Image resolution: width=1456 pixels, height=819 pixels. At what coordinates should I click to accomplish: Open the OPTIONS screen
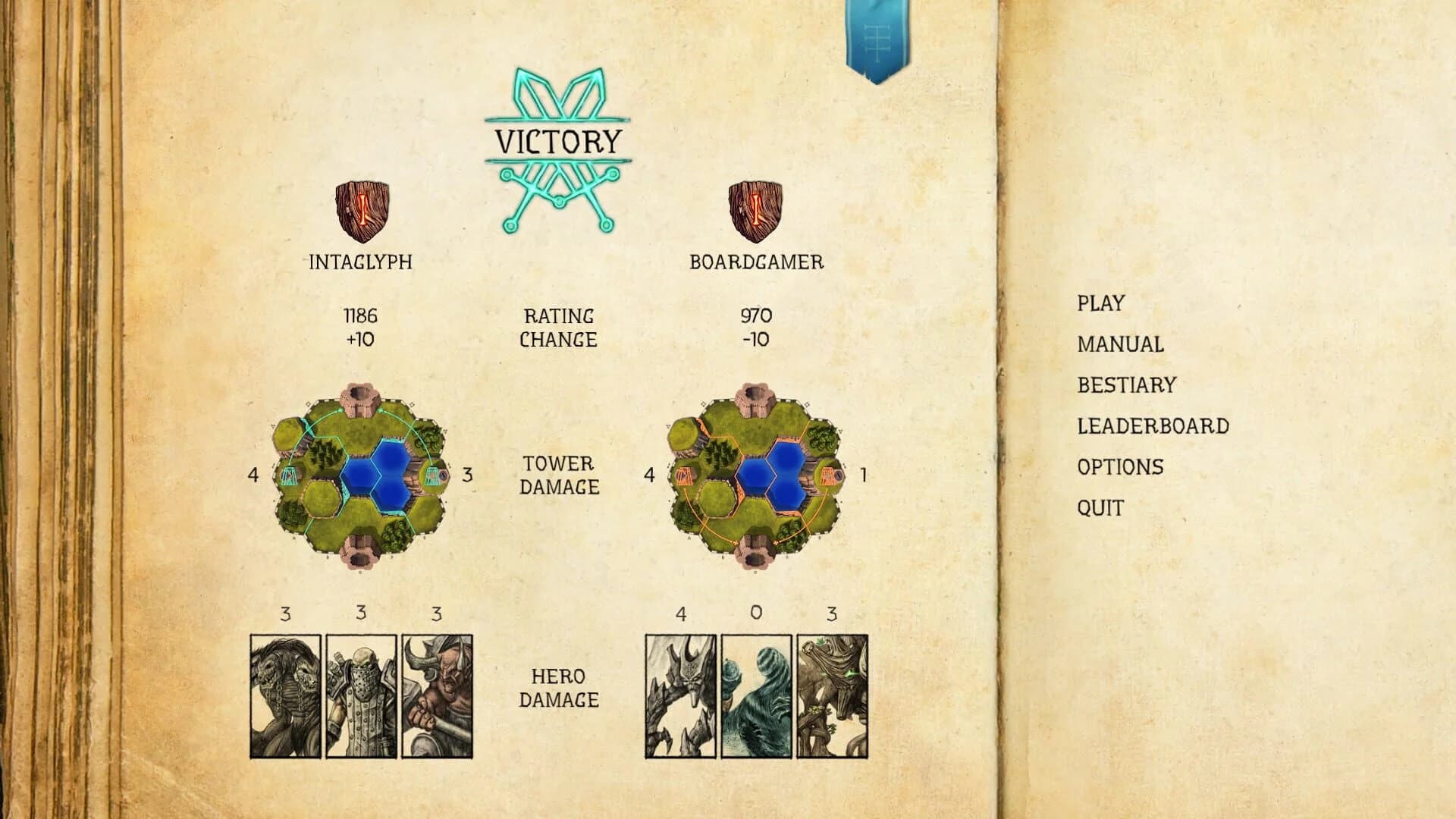pos(1120,467)
